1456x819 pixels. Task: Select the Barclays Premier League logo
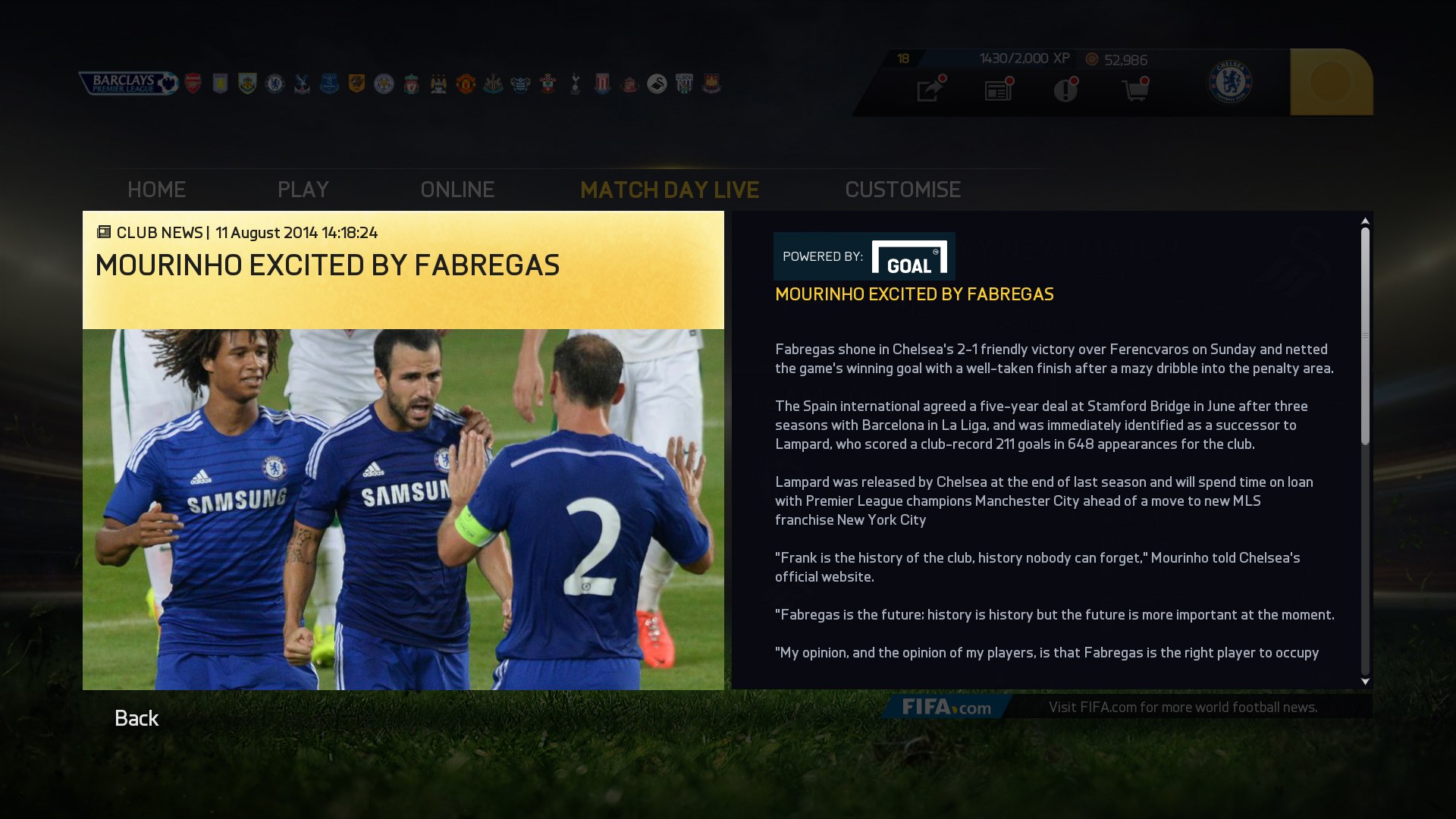pyautogui.click(x=129, y=83)
